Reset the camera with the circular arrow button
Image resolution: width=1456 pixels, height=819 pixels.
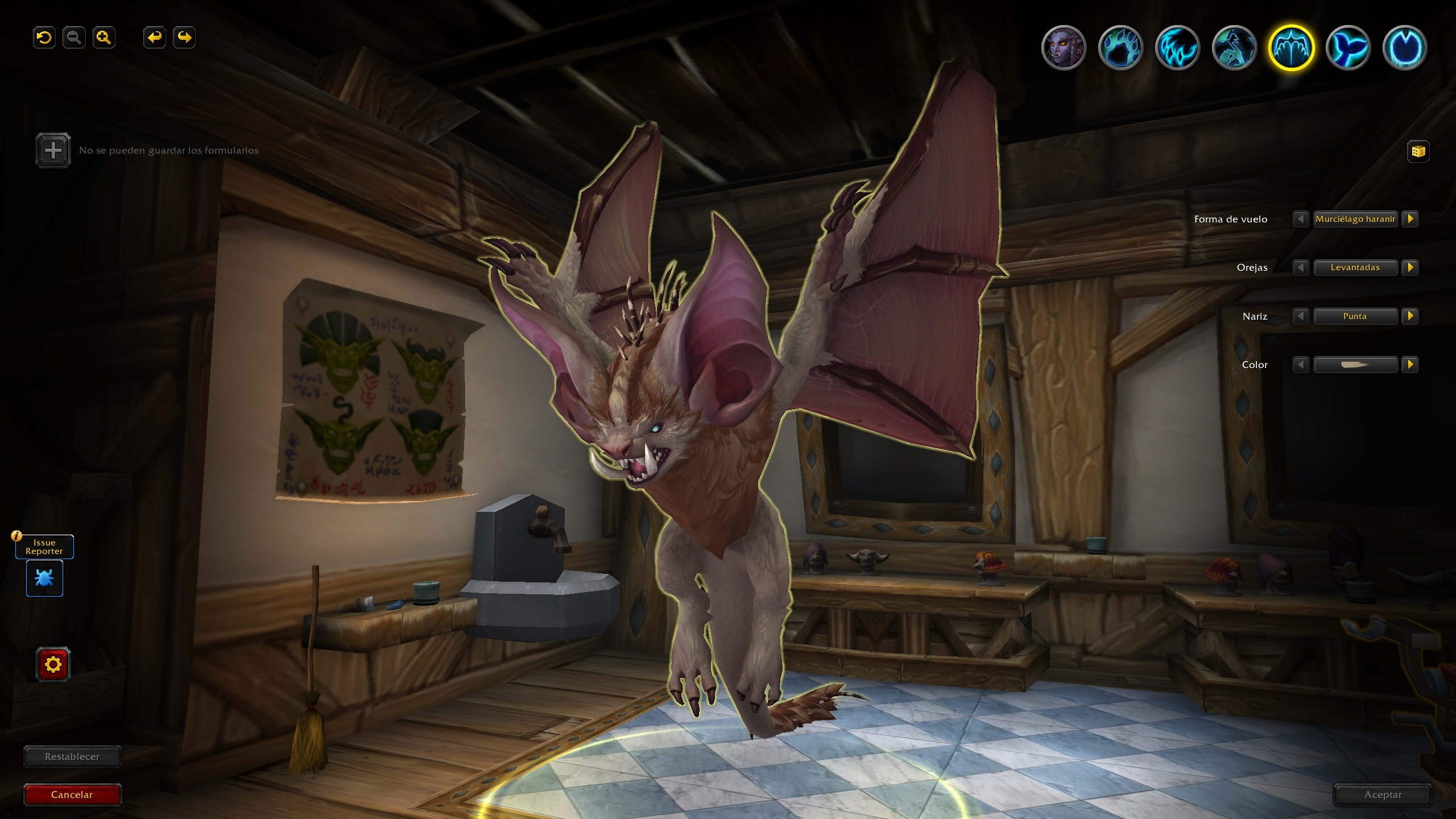click(44, 38)
